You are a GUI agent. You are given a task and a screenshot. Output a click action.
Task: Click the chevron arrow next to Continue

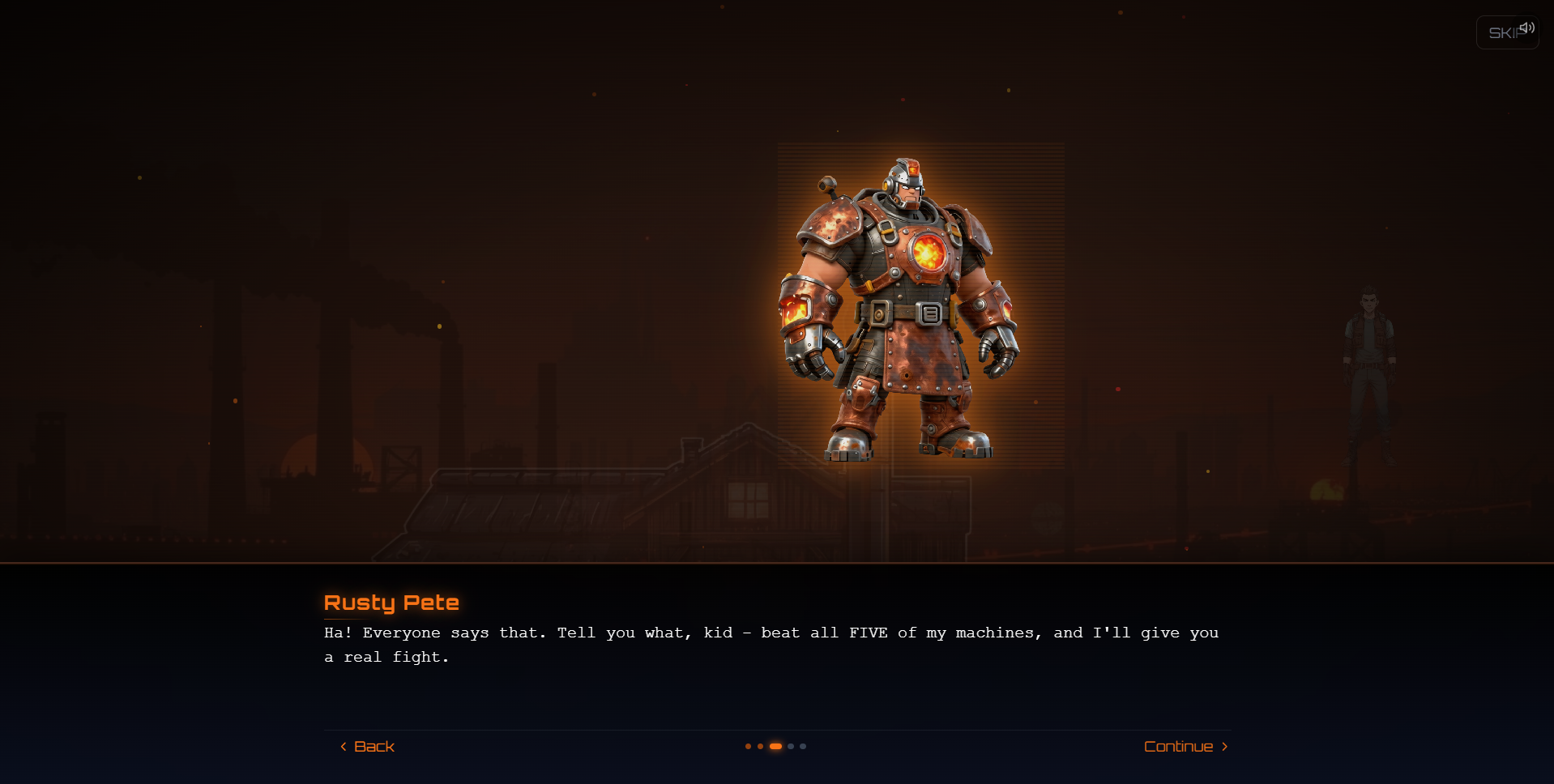pos(1224,746)
